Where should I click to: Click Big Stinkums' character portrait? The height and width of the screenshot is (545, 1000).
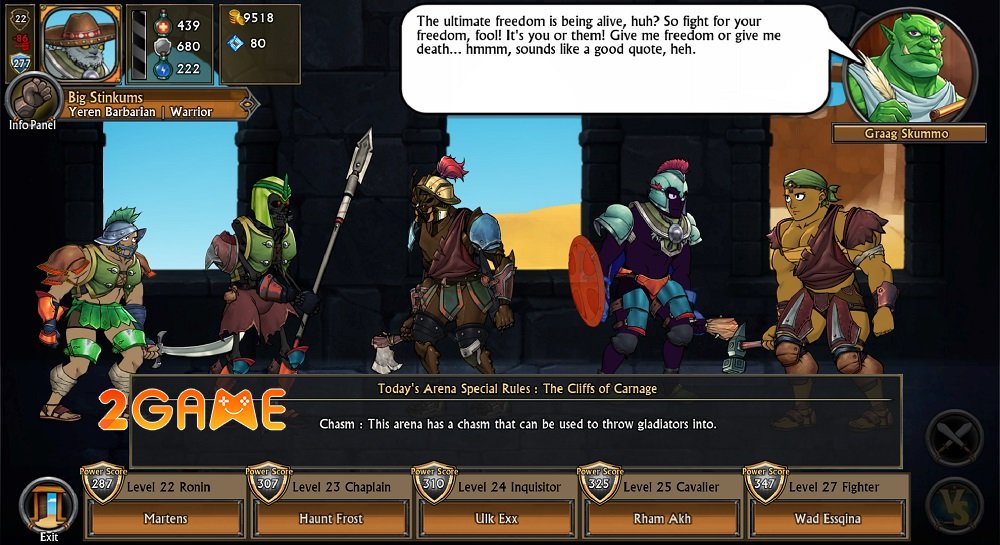[x=80, y=43]
